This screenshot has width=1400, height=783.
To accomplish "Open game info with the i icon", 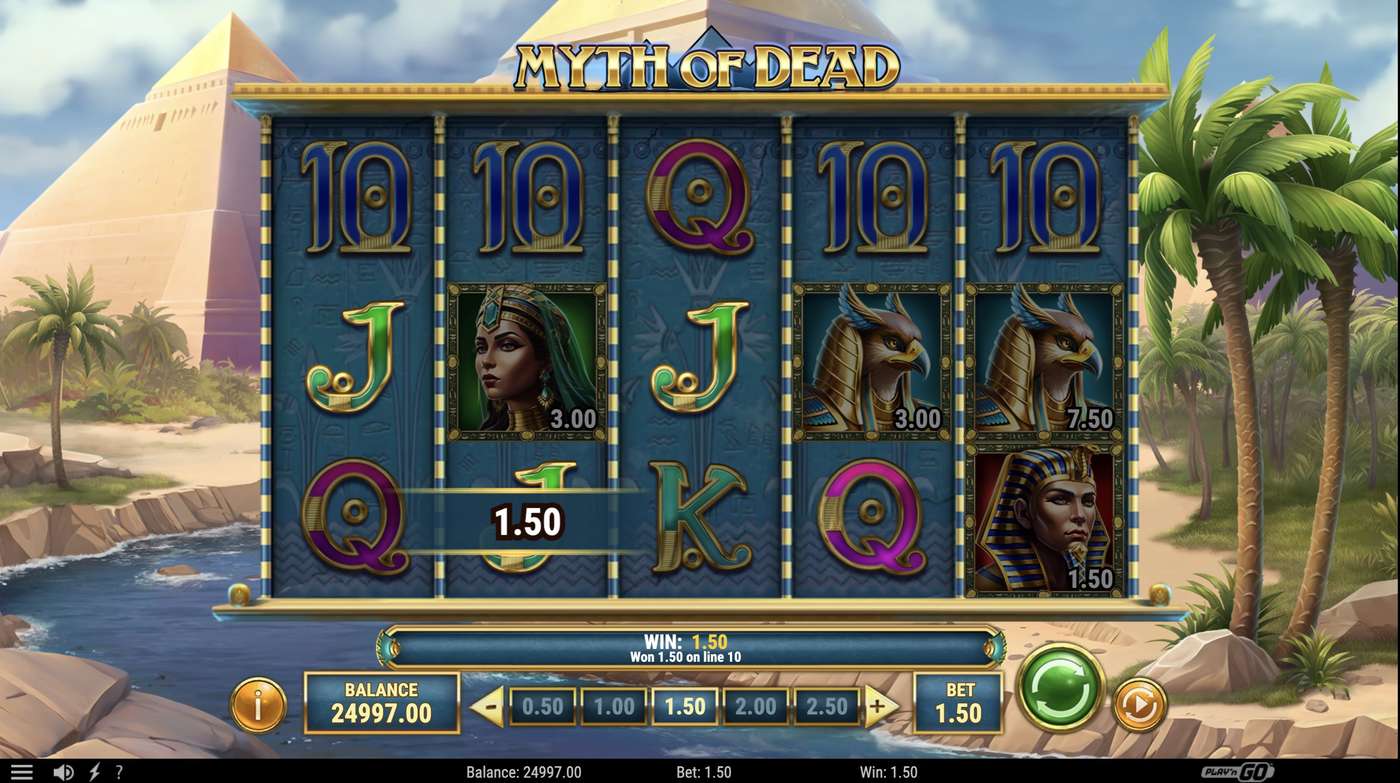I will pyautogui.click(x=258, y=705).
